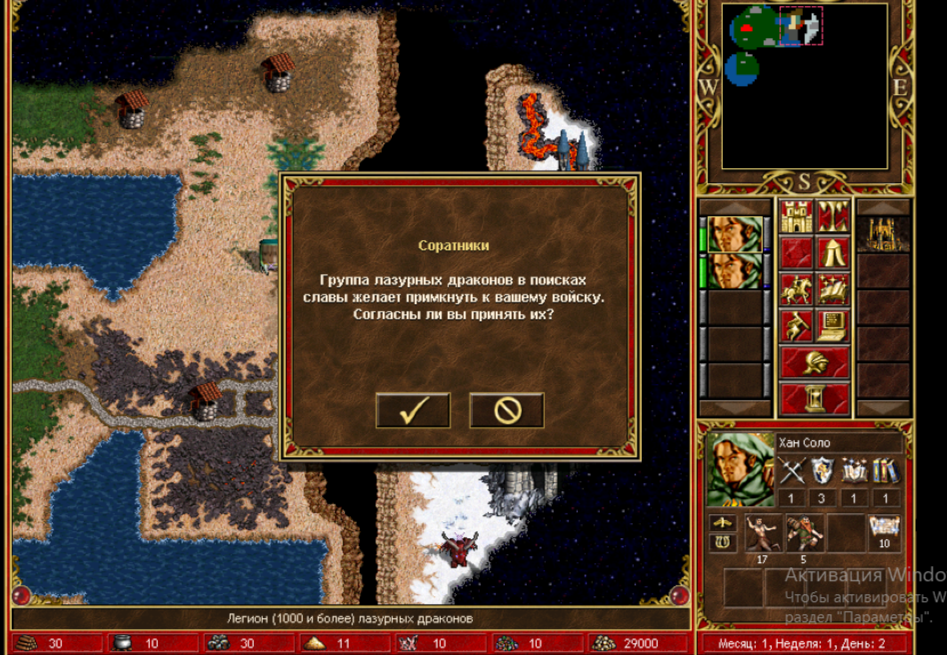
Task: Select the centaur stack of 17
Action: coord(762,533)
